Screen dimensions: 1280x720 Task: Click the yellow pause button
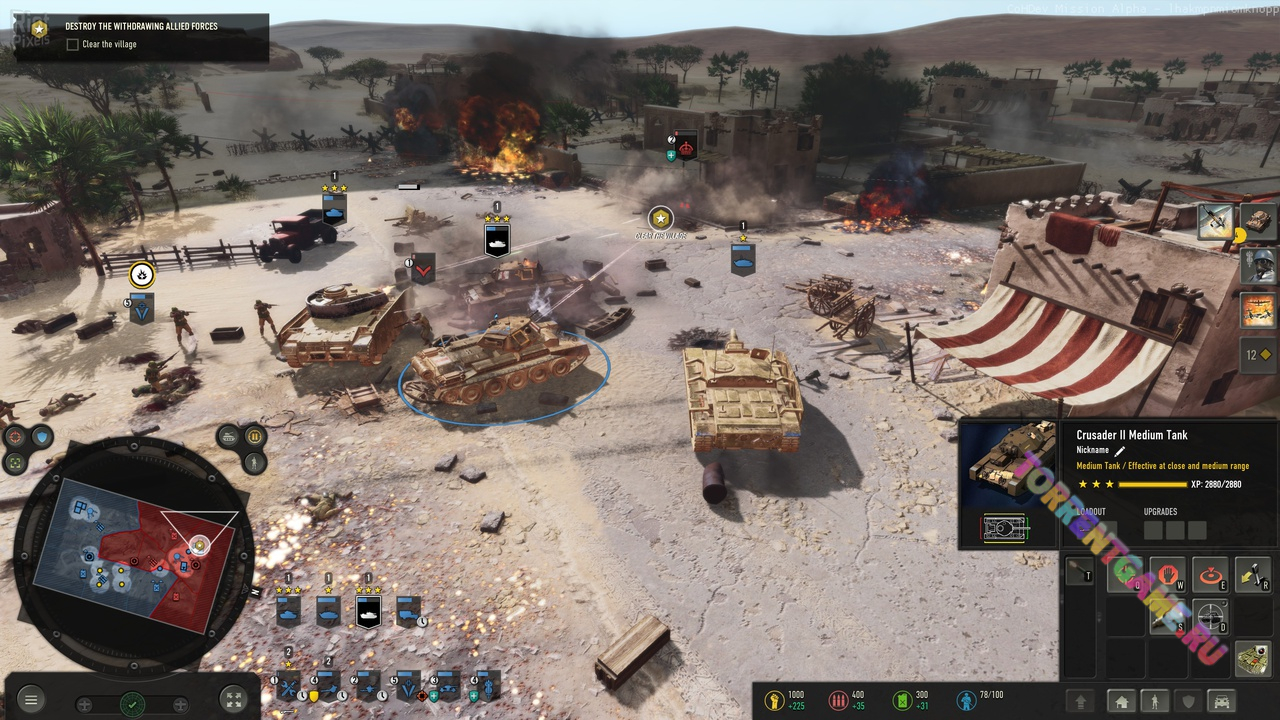[254, 437]
